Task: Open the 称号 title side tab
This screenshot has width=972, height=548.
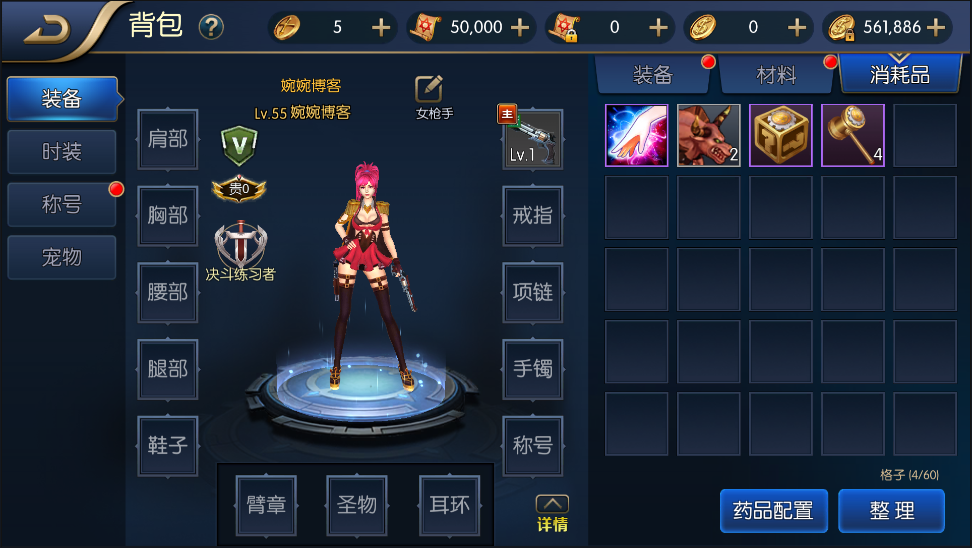Action: tap(62, 205)
